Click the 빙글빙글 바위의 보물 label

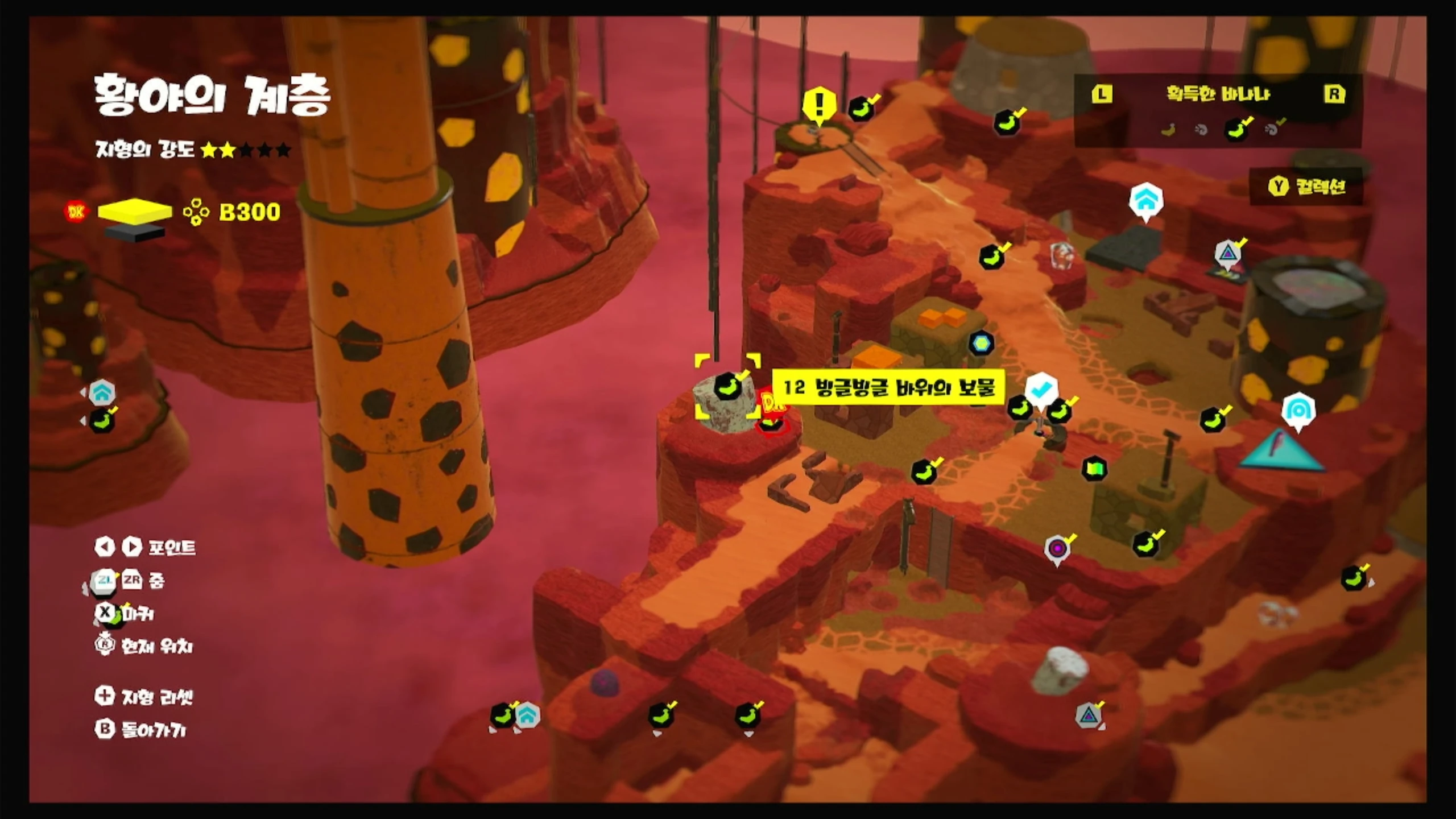coord(888,388)
